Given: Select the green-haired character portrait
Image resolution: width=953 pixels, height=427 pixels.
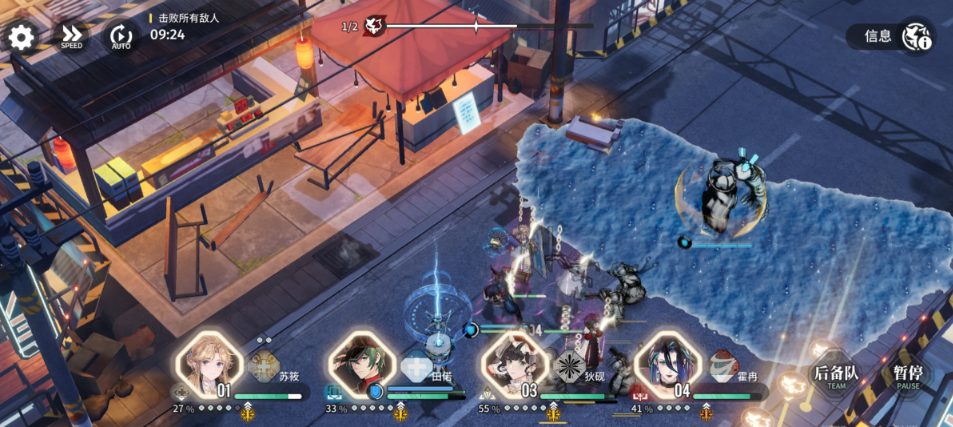Looking at the screenshot, I should [362, 363].
